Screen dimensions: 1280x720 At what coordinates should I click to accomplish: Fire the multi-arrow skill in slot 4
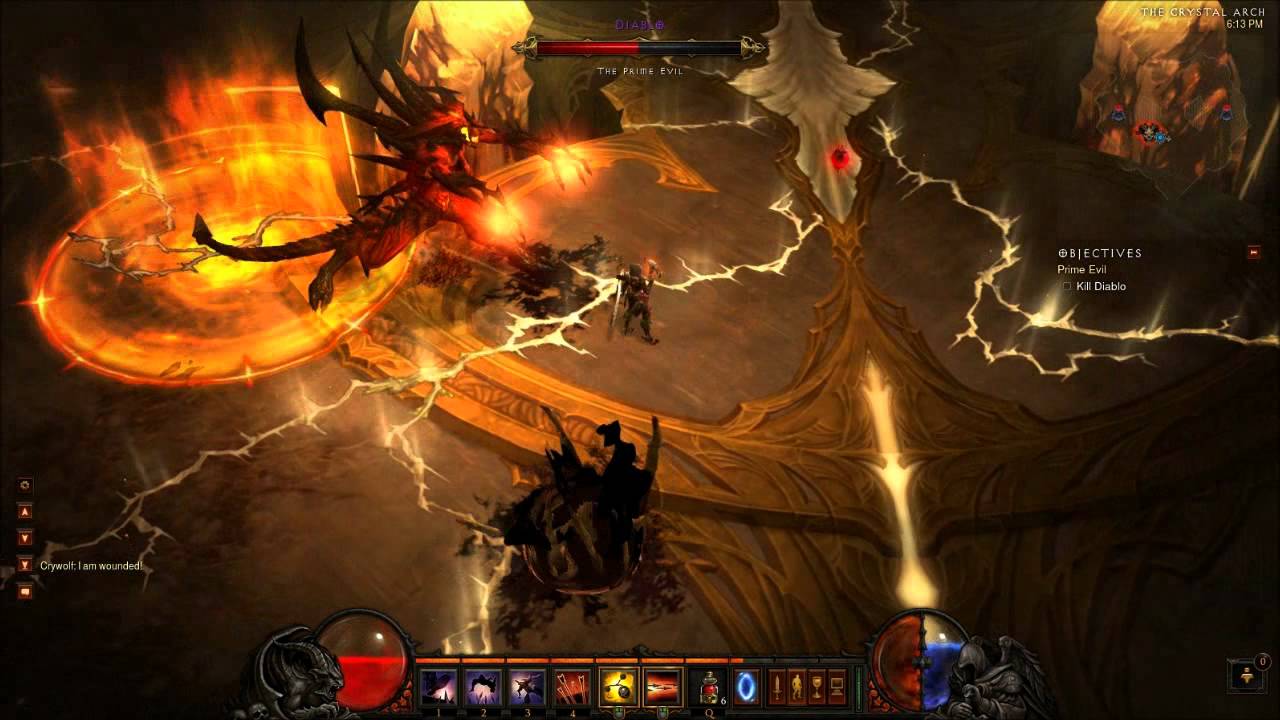point(571,687)
